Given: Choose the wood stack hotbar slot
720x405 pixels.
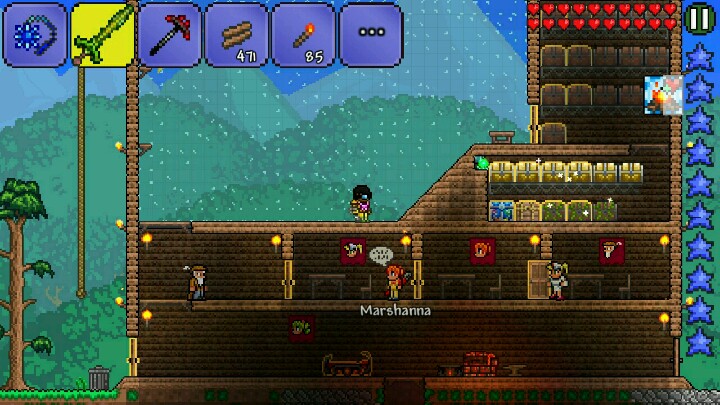Looking at the screenshot, I should [236, 34].
